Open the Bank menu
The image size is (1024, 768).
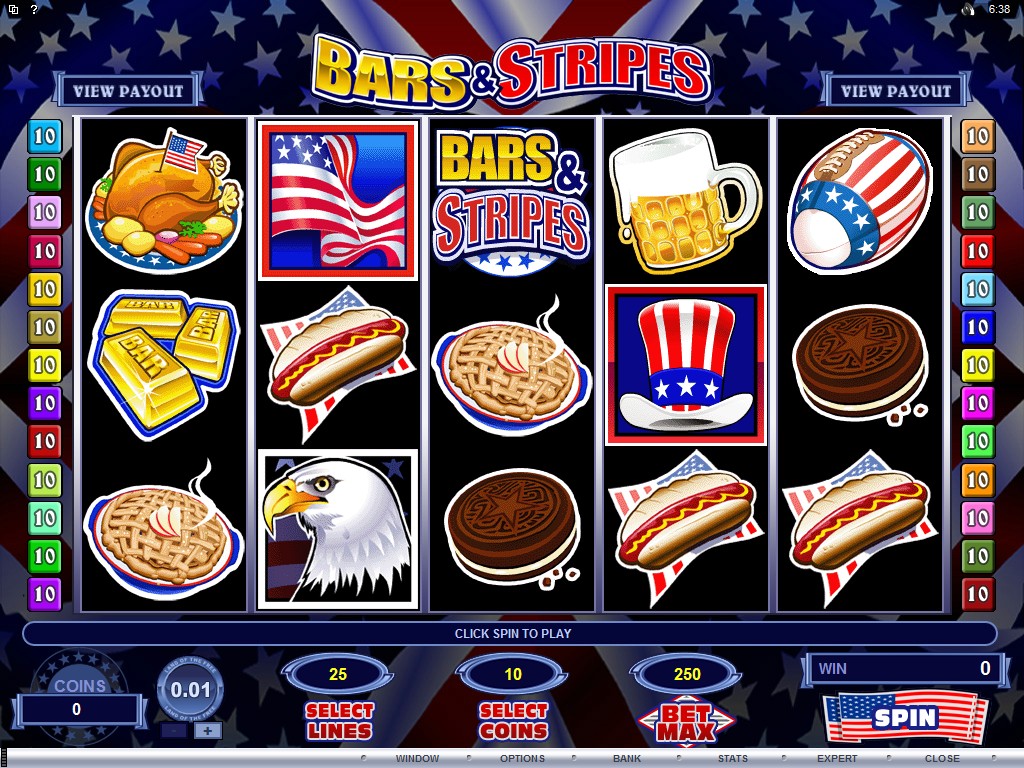coord(627,759)
